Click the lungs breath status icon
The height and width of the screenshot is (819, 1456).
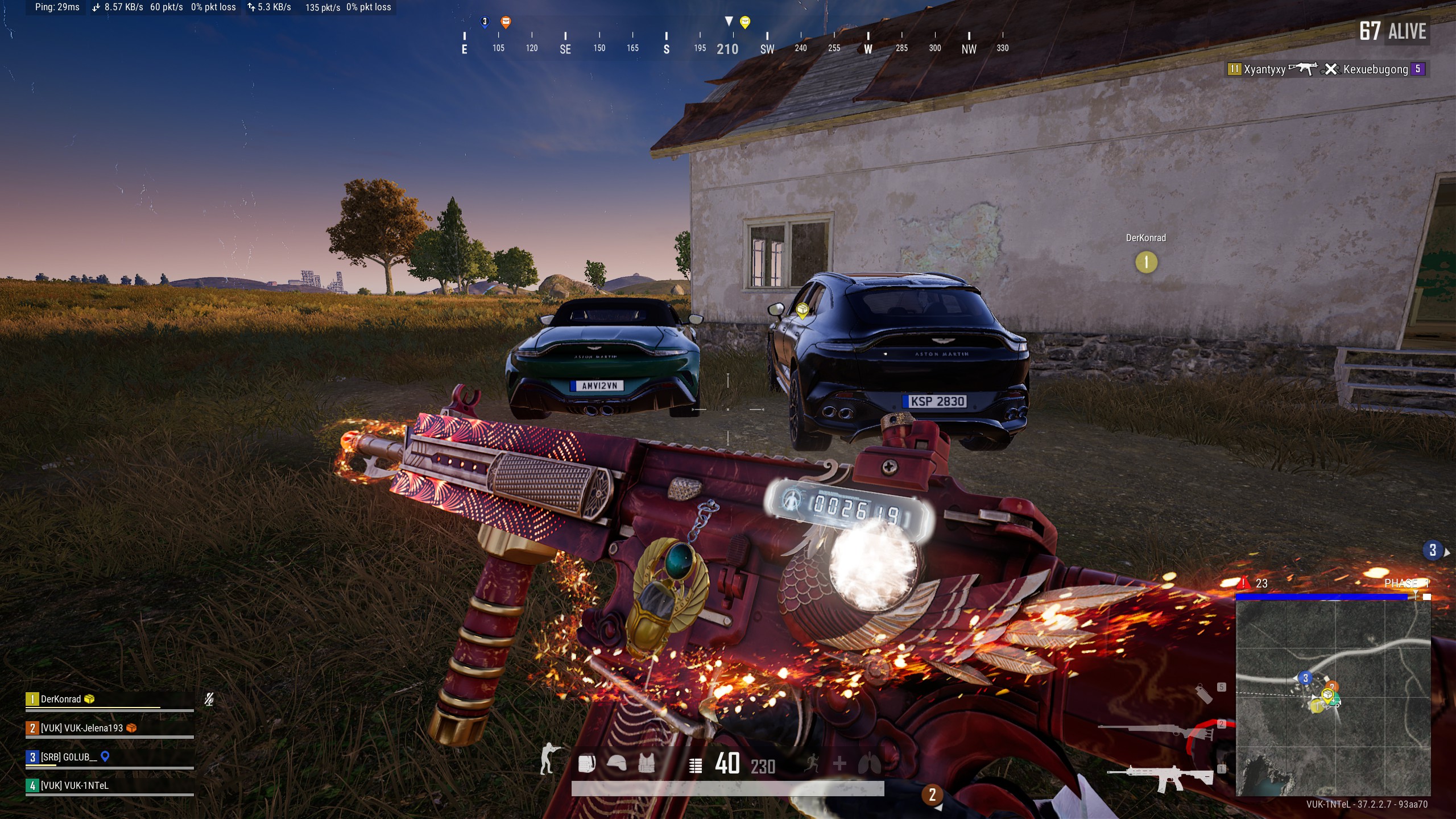pyautogui.click(x=869, y=764)
